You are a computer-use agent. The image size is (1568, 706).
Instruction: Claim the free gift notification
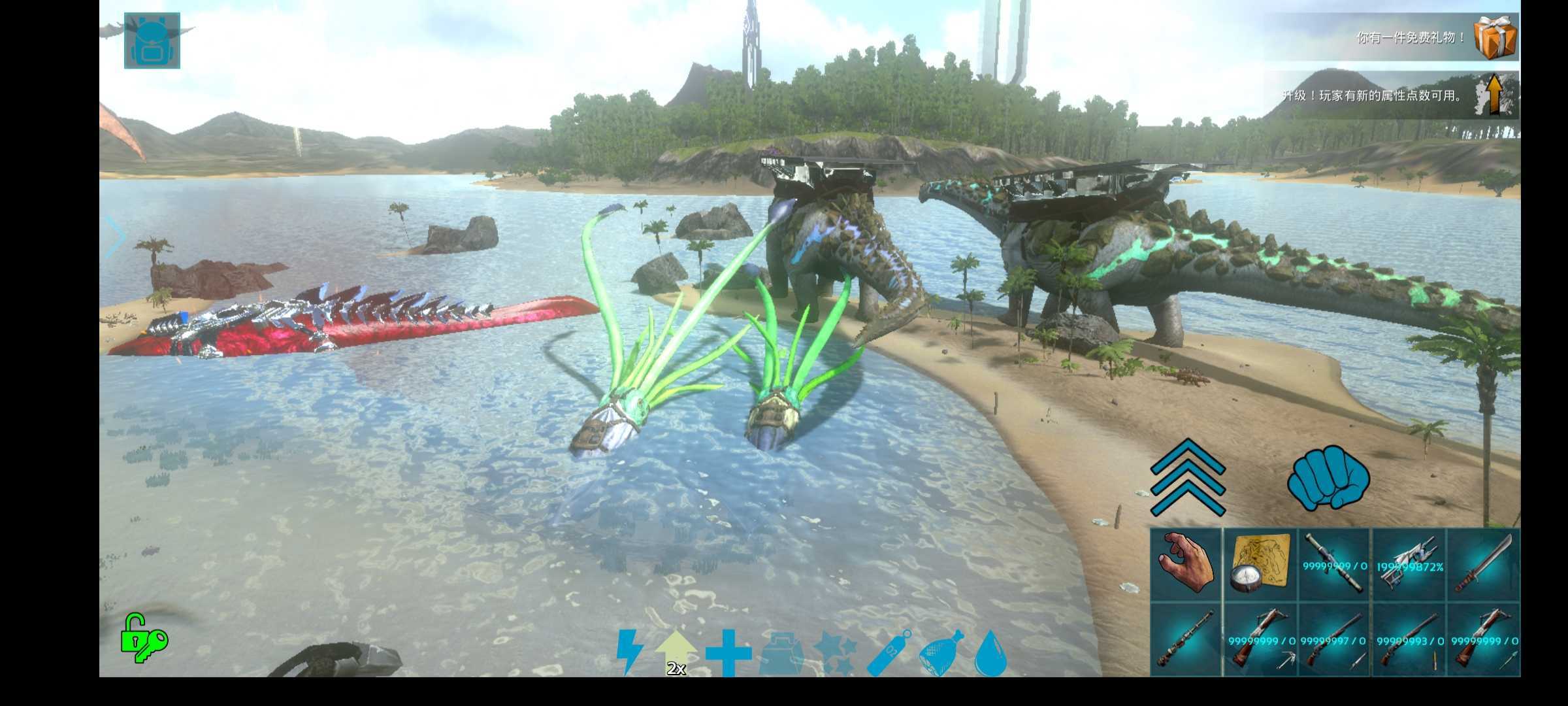pos(1494,37)
